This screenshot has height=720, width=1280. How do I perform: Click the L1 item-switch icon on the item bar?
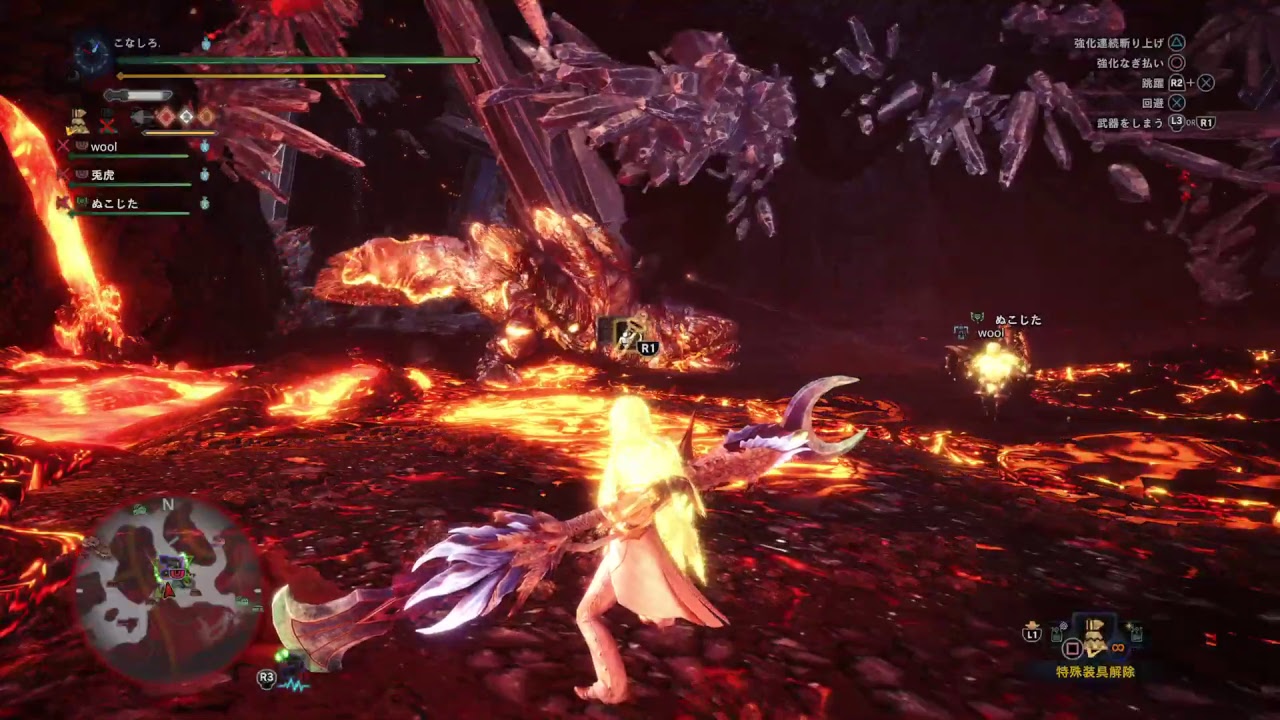click(x=1032, y=633)
